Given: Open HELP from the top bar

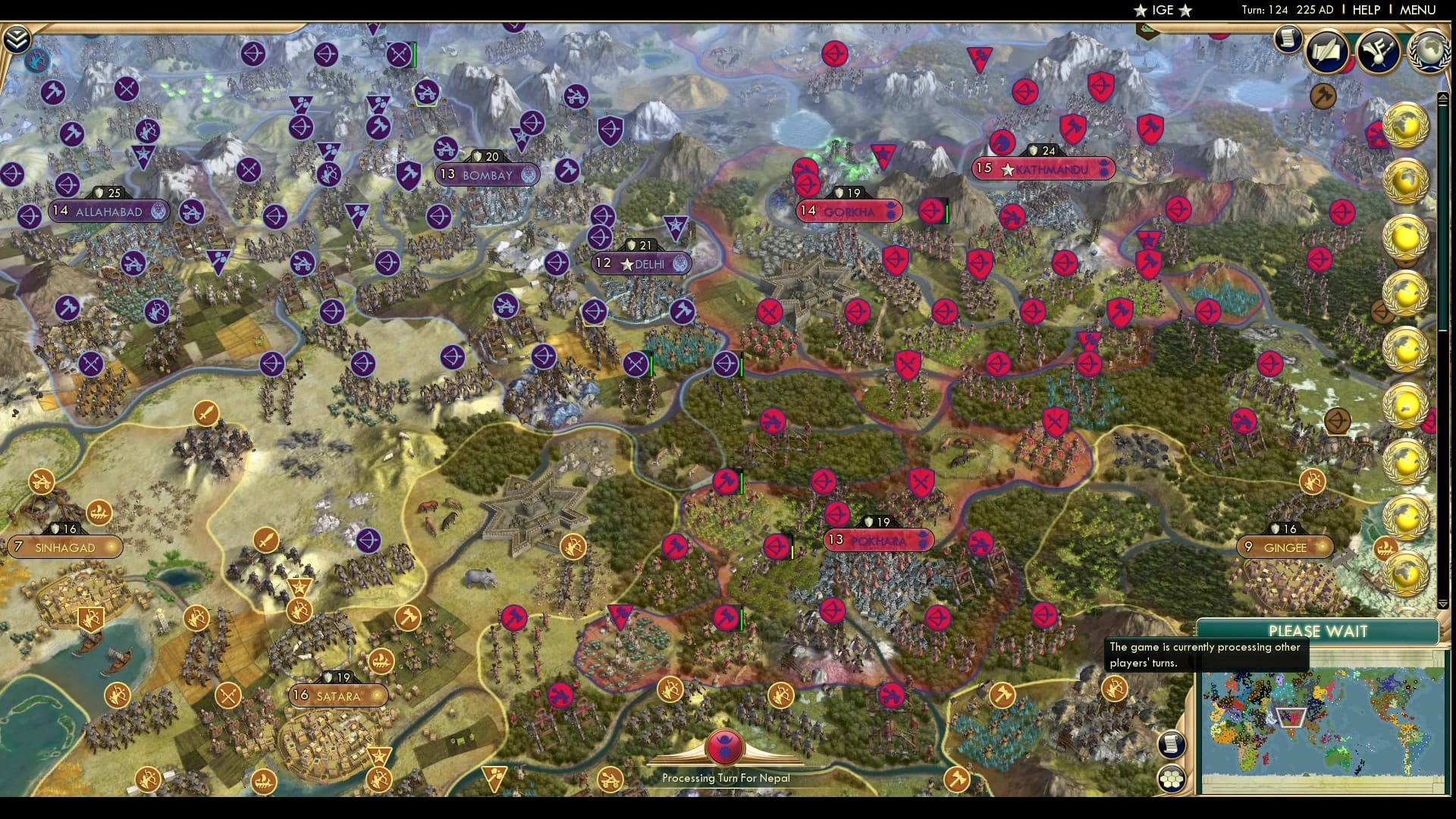Looking at the screenshot, I should point(1365,10).
